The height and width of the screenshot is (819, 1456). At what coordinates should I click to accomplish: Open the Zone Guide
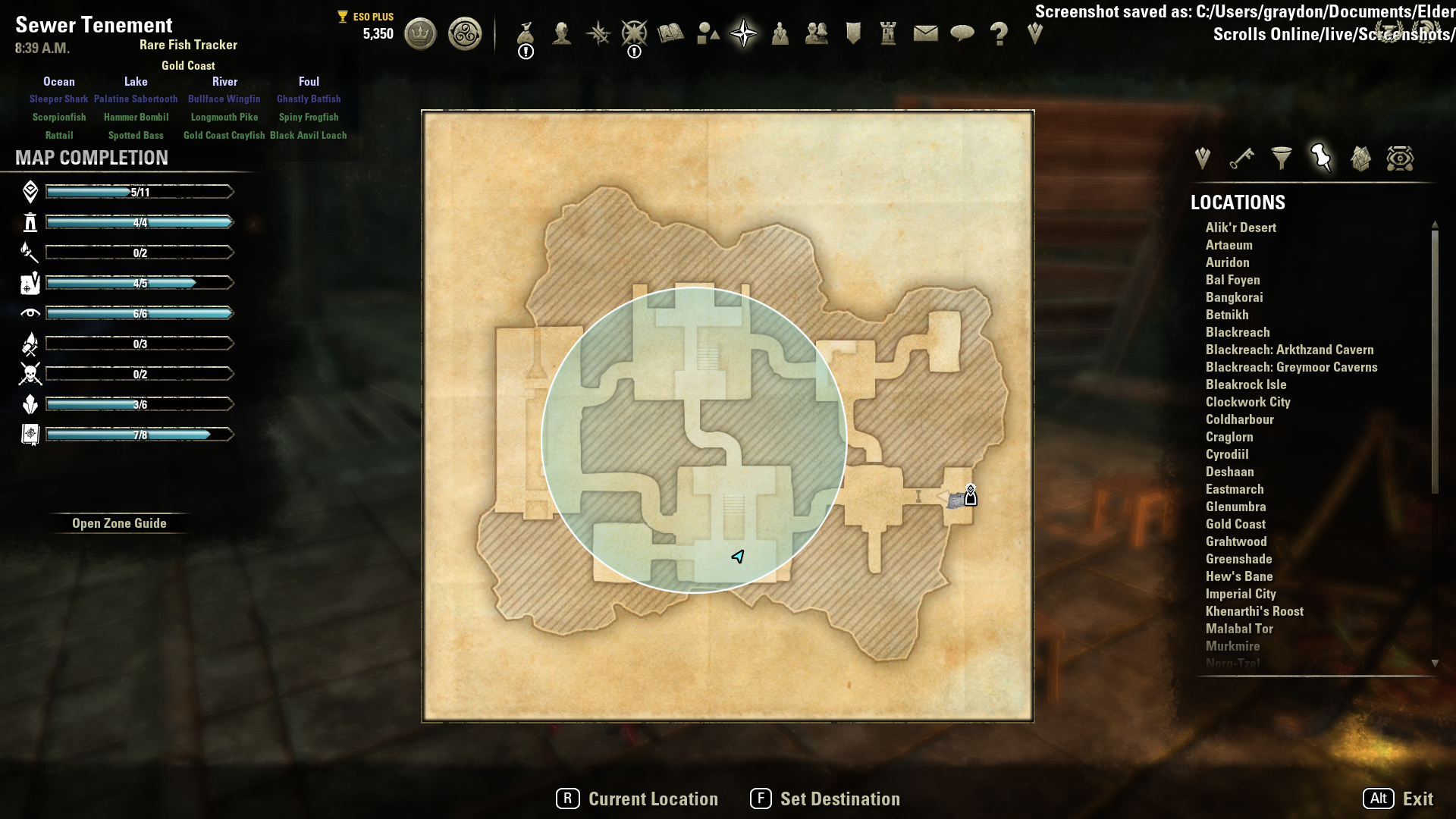click(x=119, y=523)
